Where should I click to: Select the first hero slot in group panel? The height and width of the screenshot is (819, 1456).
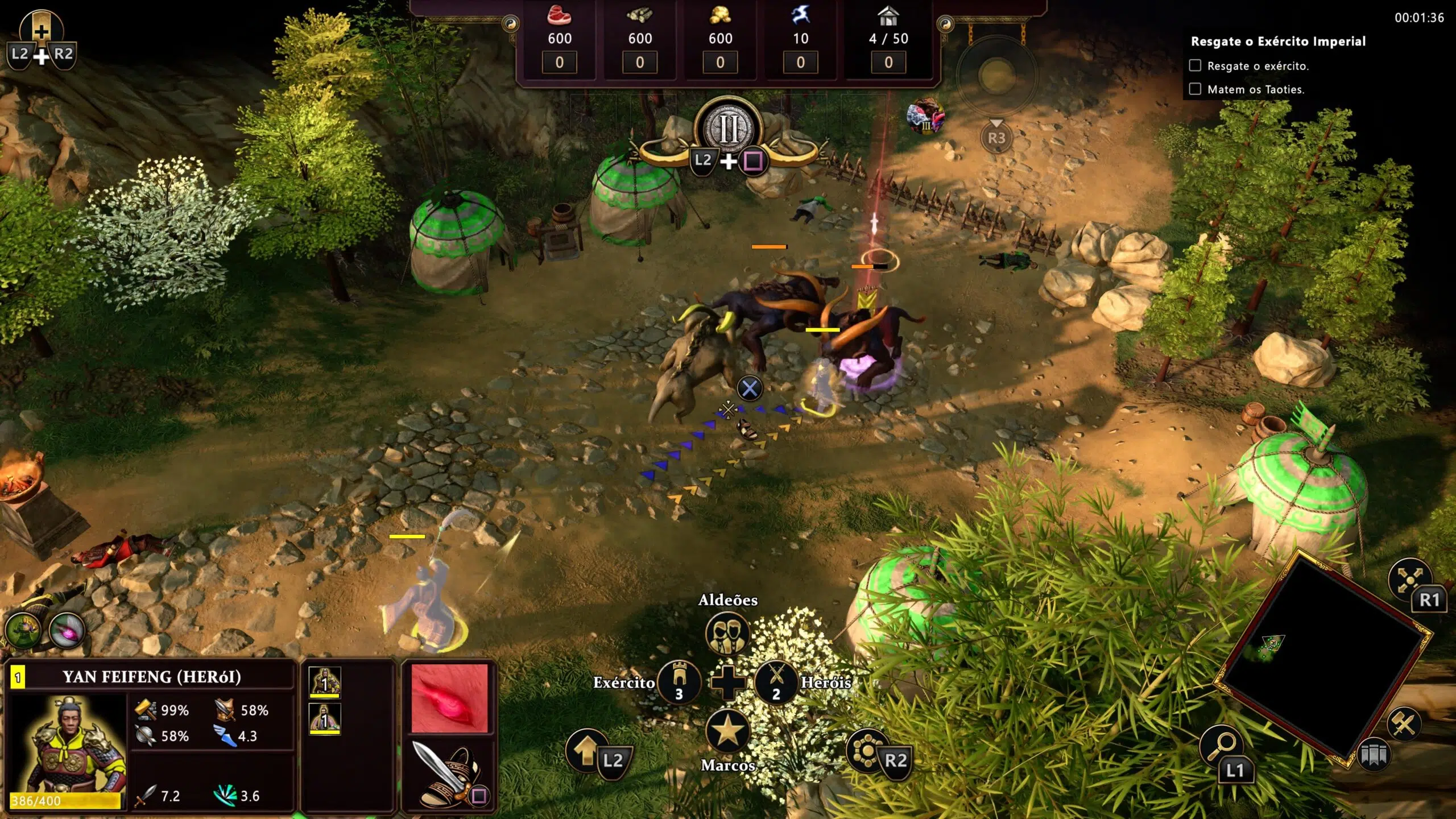pos(324,681)
